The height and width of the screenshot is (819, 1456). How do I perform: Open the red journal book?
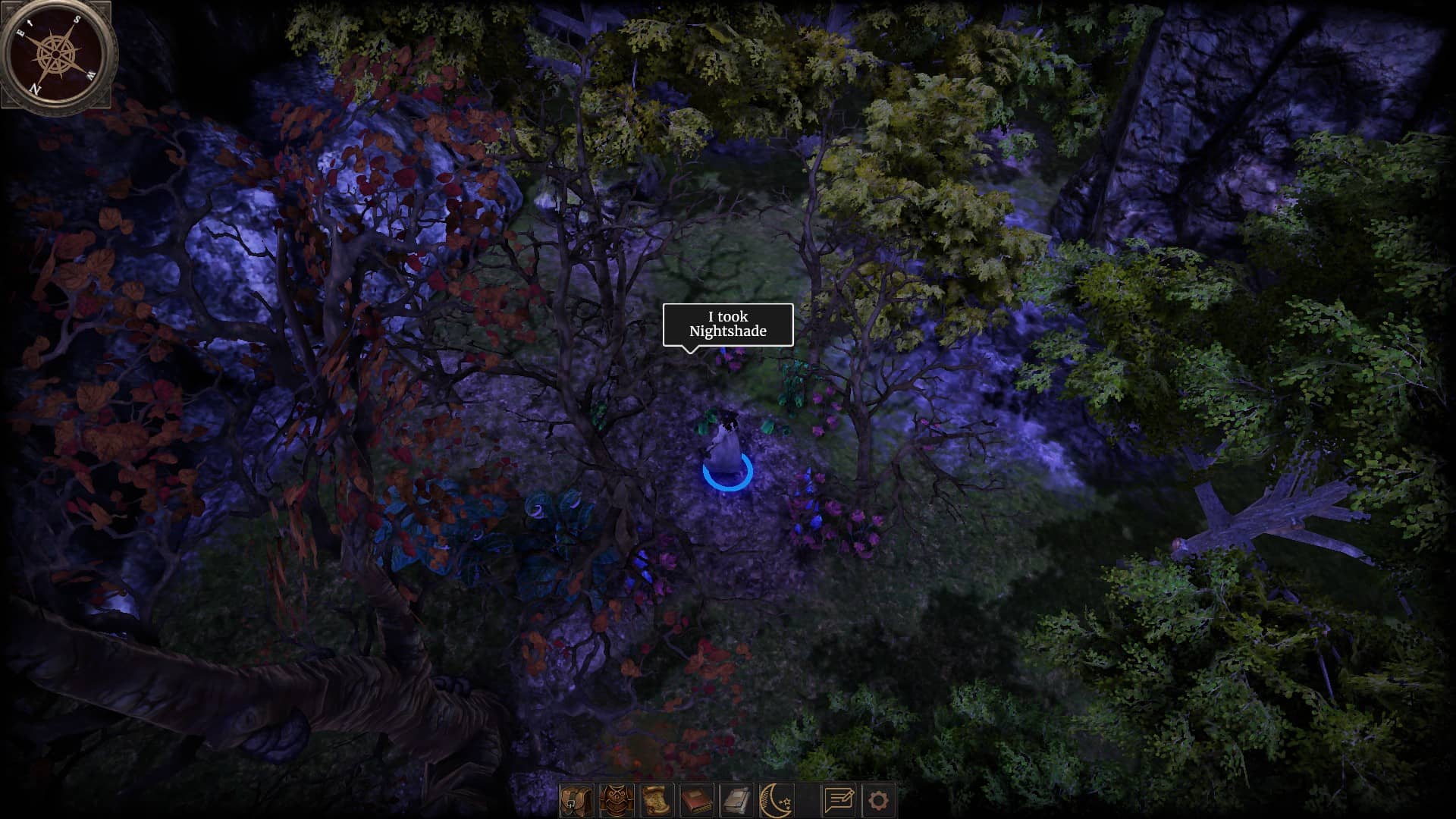(696, 800)
